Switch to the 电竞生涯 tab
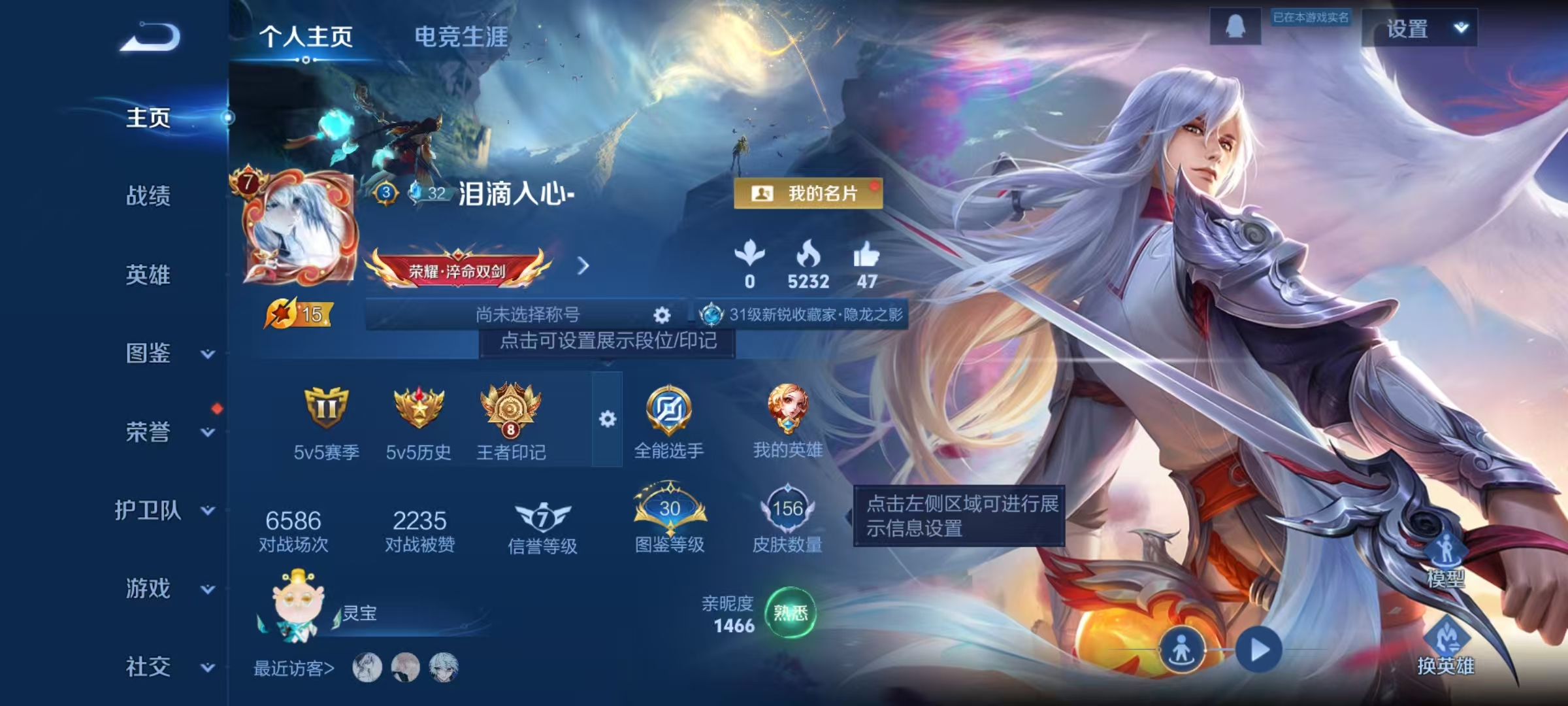The image size is (1568, 706). point(461,38)
